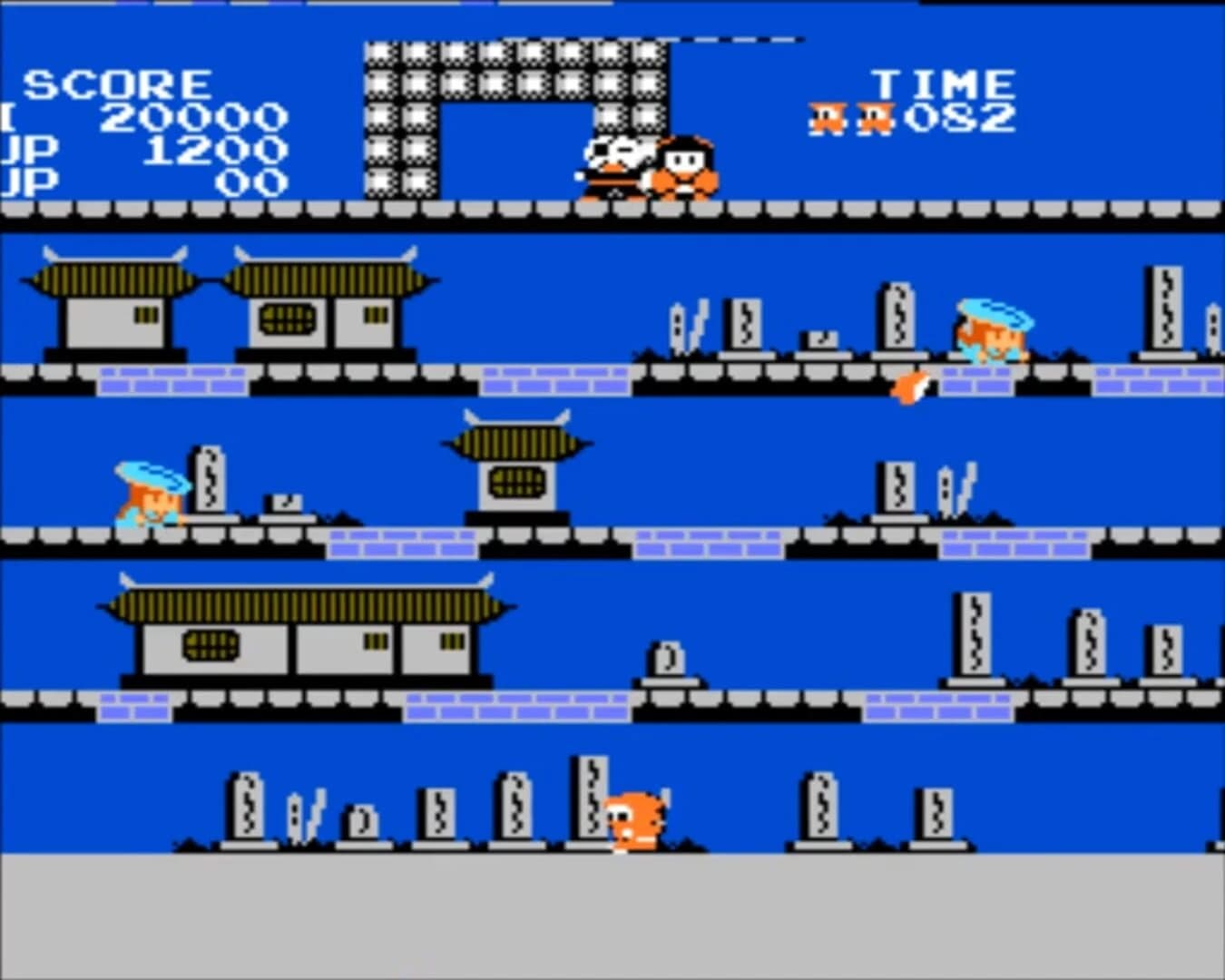Open the large pagoda house on the left
1225x980 pixels.
[327, 304]
